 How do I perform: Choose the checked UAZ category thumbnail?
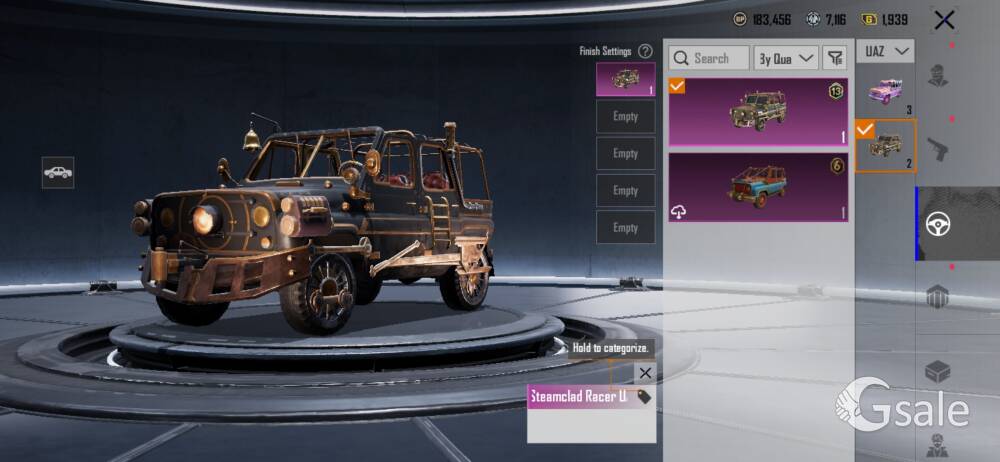(885, 146)
